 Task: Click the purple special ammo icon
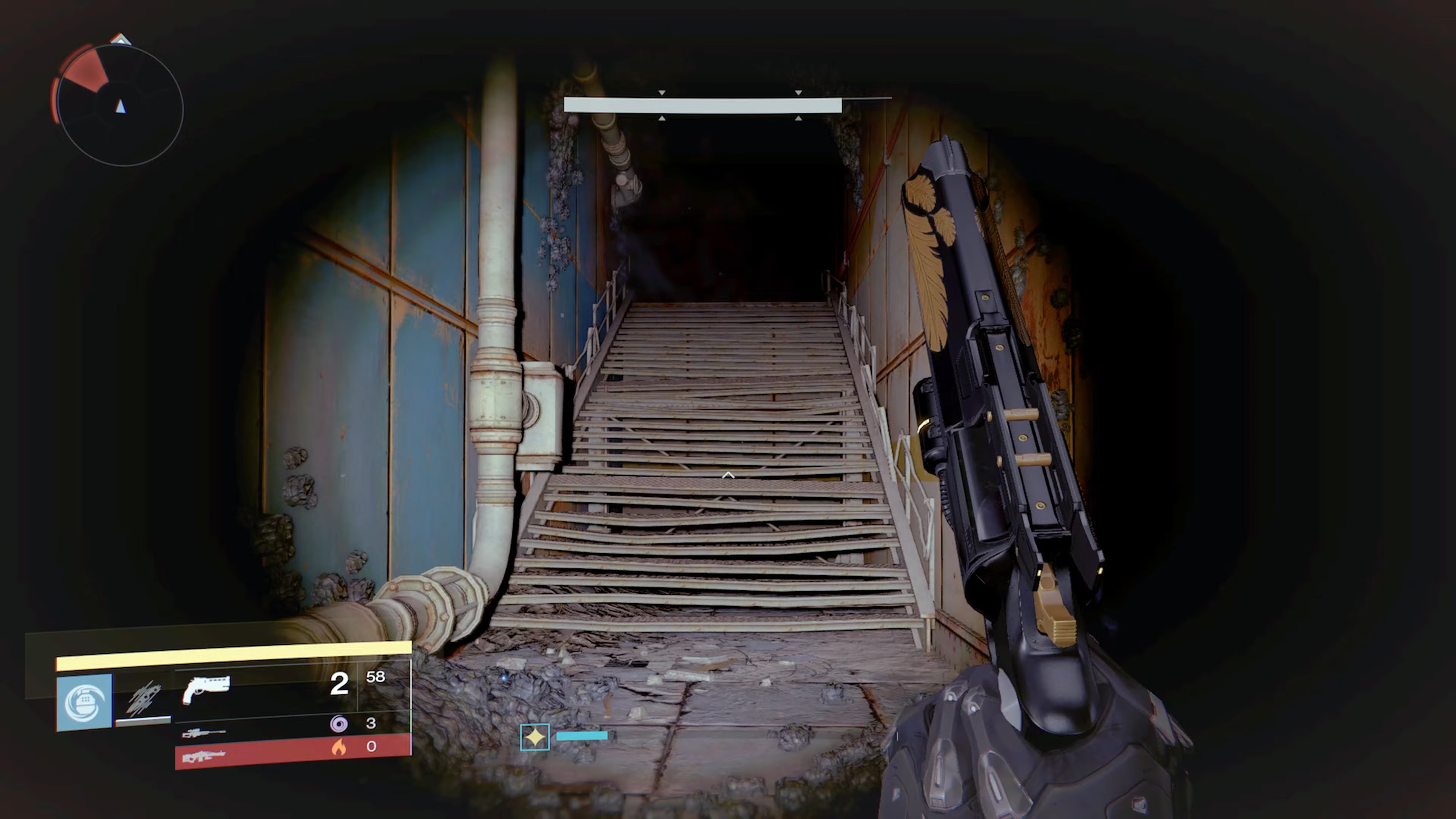point(339,723)
